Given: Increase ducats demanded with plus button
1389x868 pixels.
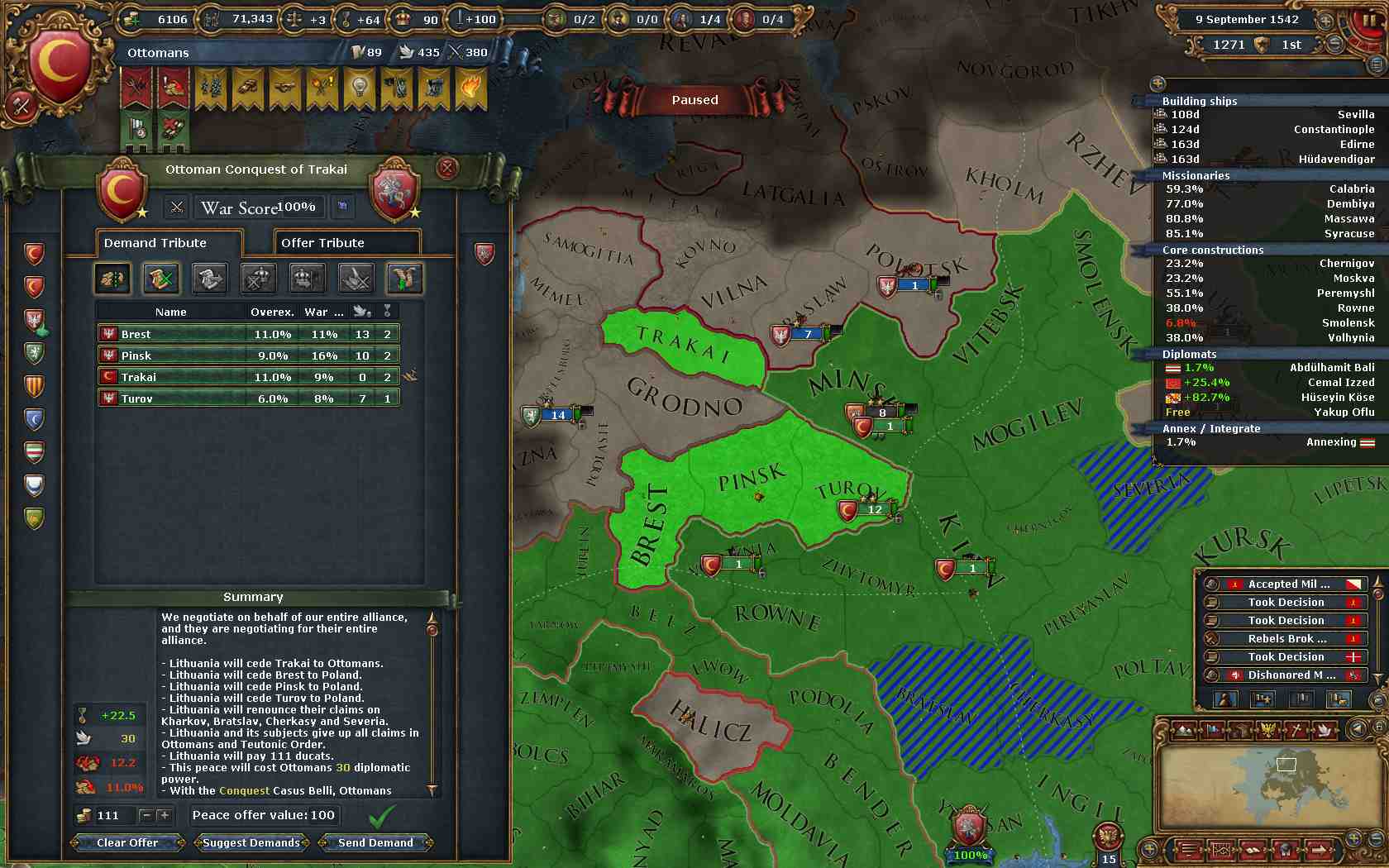Looking at the screenshot, I should 165,816.
